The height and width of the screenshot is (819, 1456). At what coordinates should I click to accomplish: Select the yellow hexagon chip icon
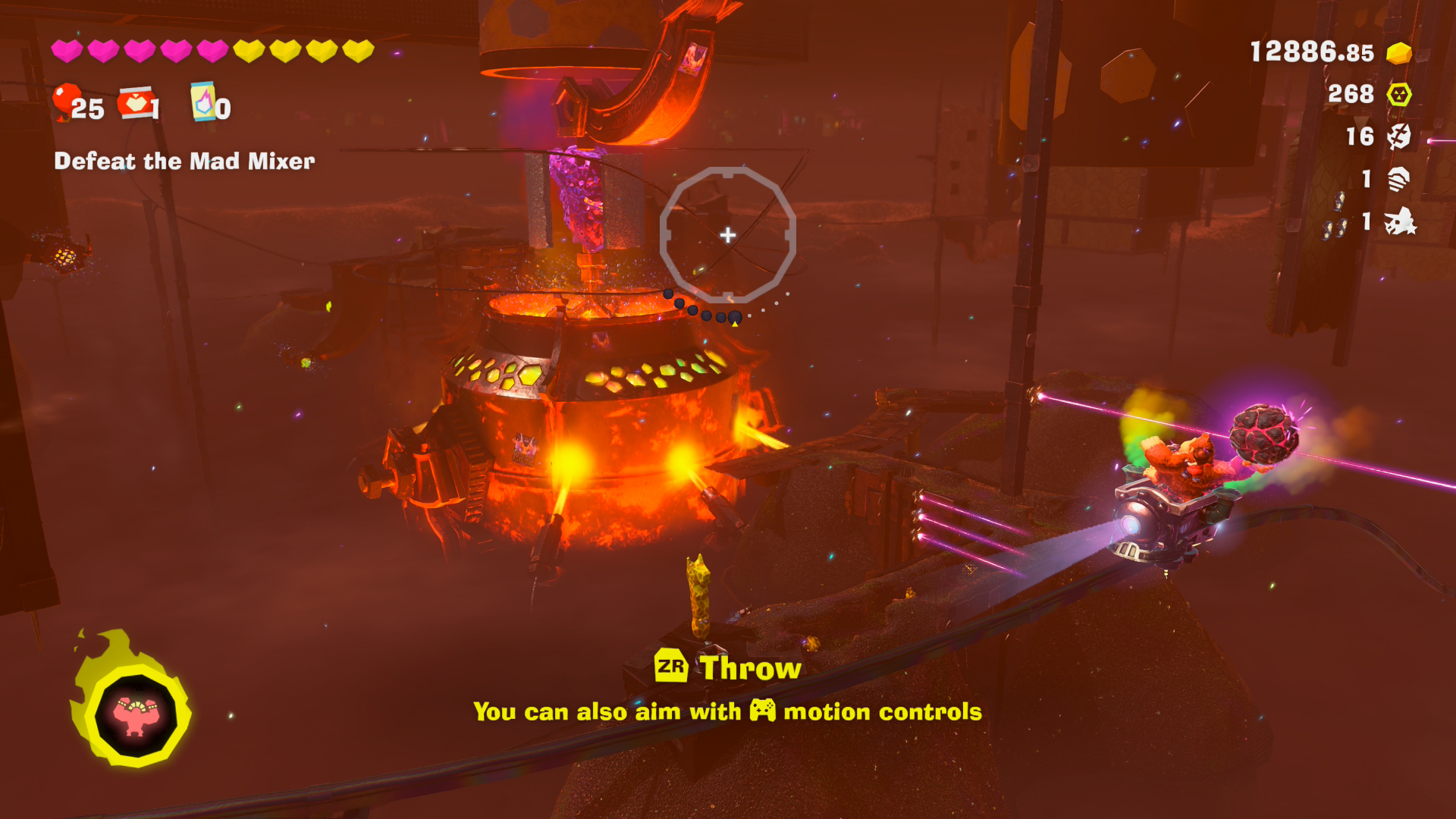click(x=1398, y=95)
